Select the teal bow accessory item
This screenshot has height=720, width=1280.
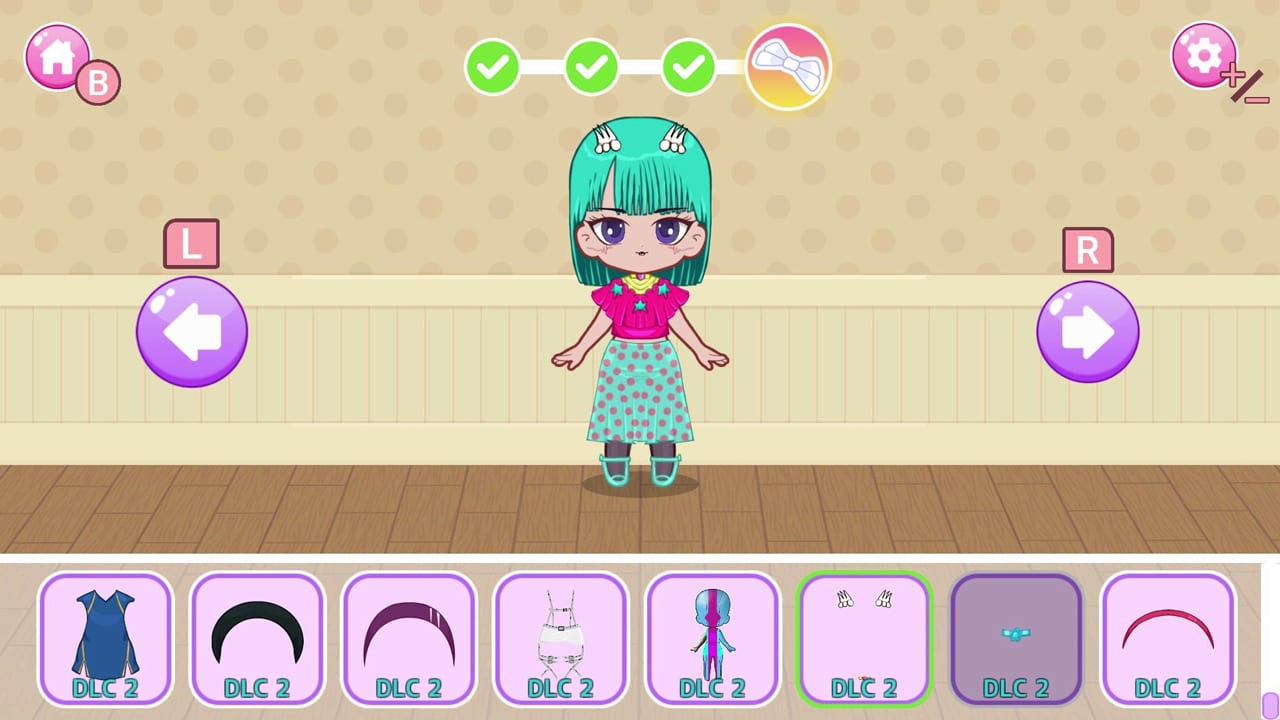[x=1016, y=637]
